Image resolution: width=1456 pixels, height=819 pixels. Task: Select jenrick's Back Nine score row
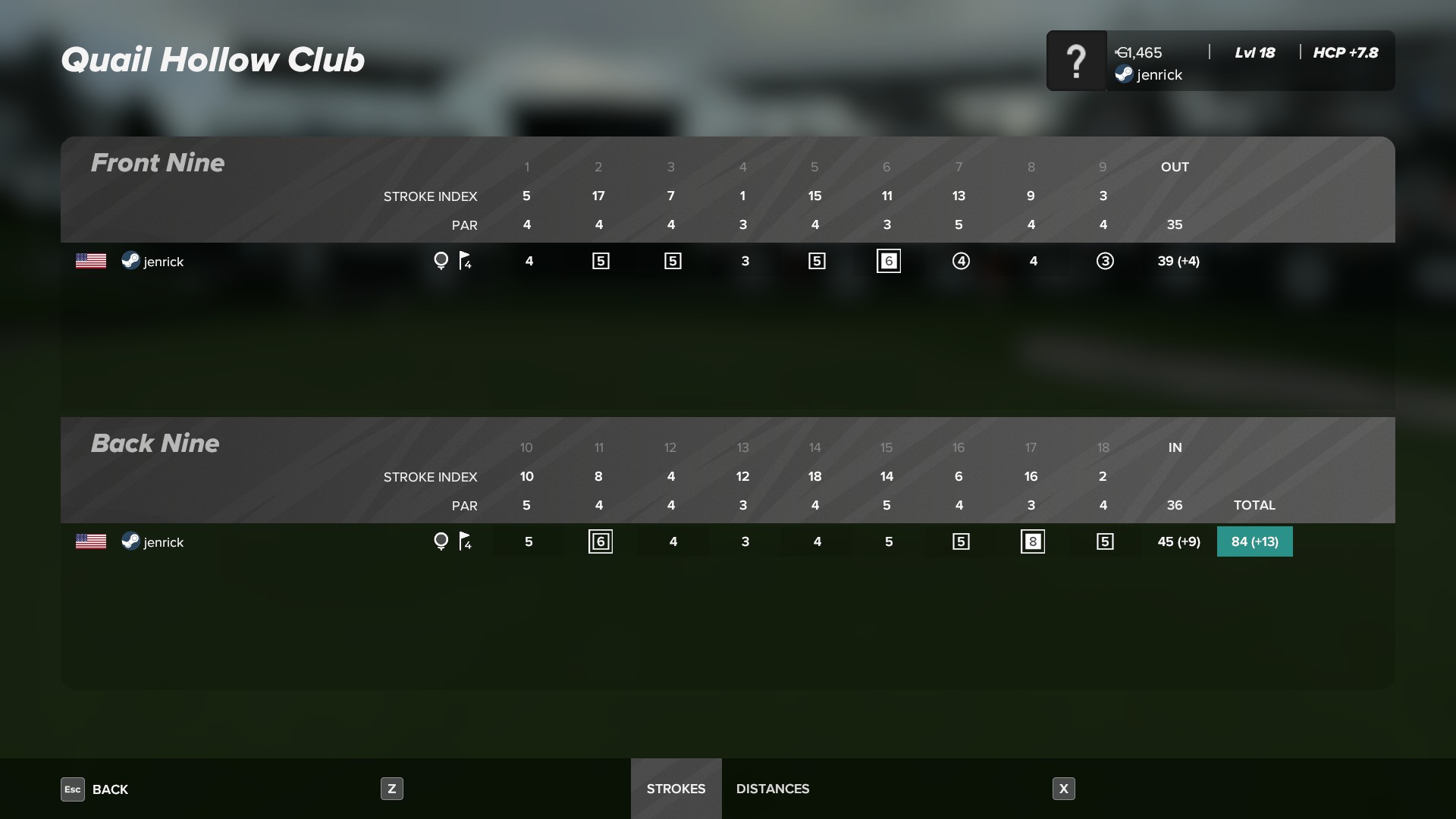pos(163,542)
